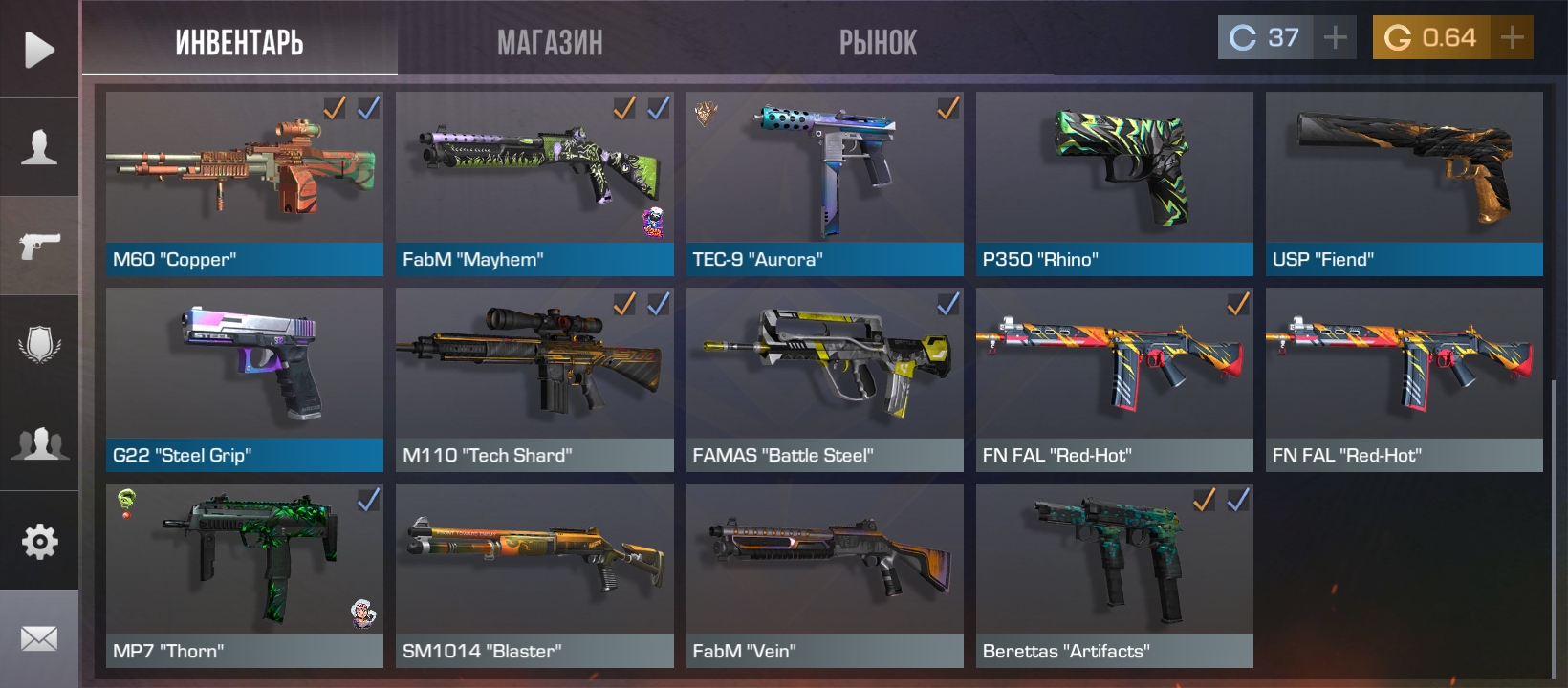This screenshot has height=688, width=1568.
Task: Choose the FabM "Mayhem" shotgun skin
Action: [x=534, y=183]
